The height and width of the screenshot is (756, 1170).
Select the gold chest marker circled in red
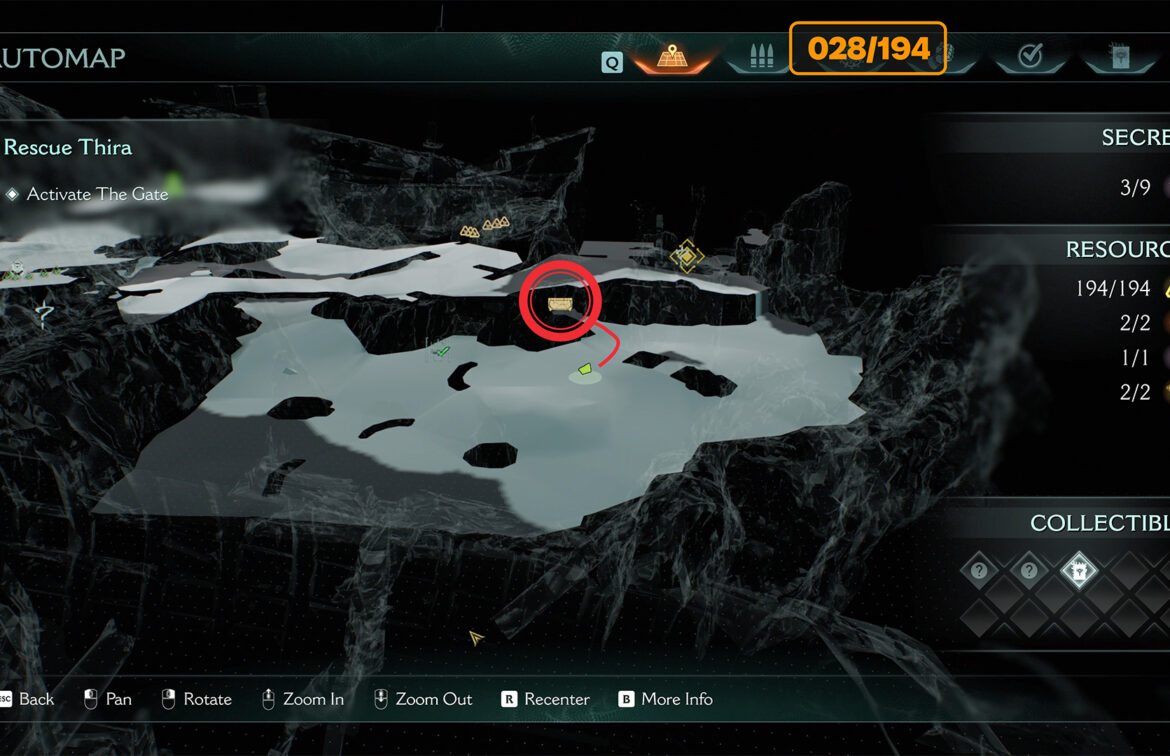(558, 302)
